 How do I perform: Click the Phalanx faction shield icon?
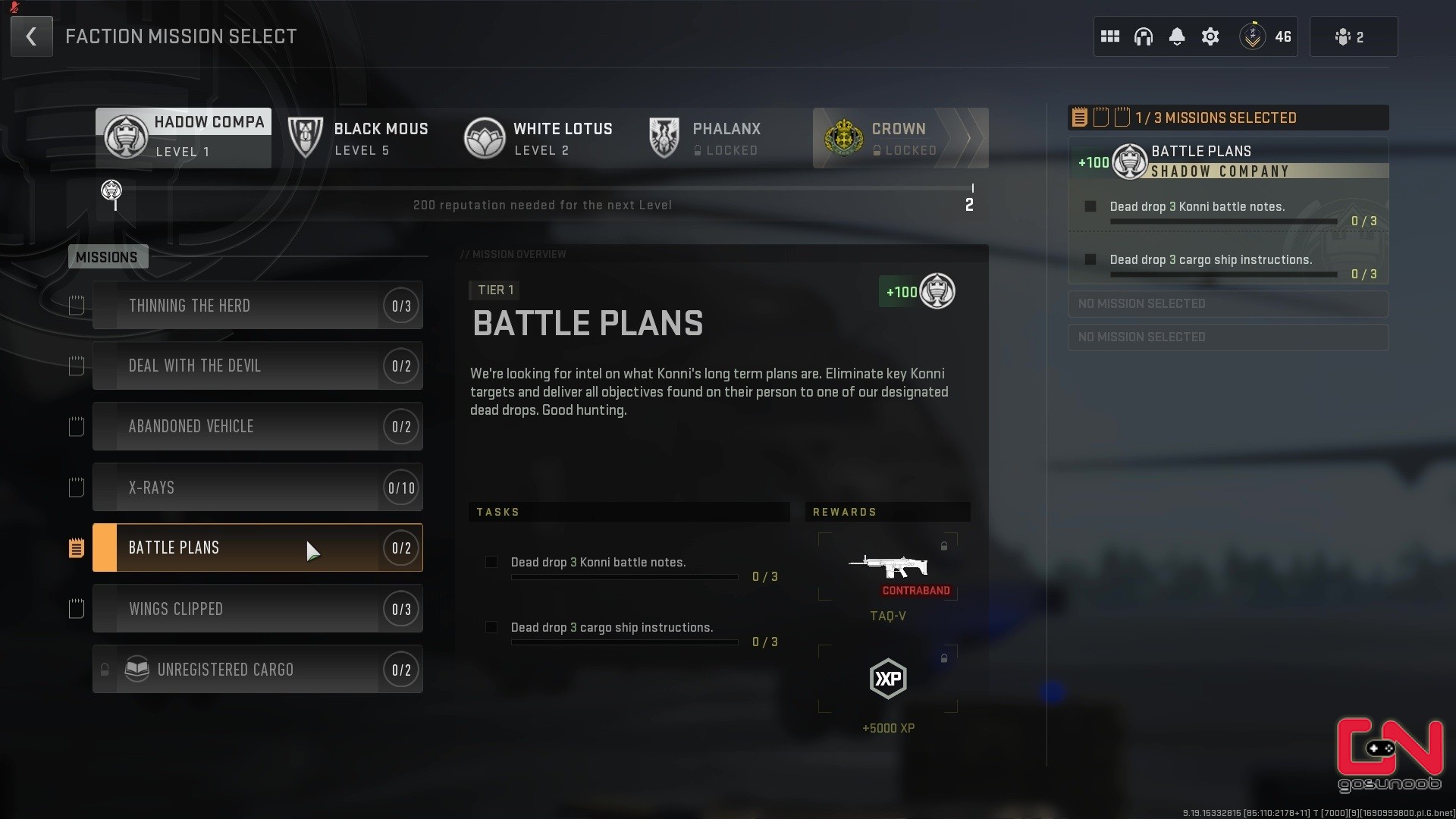click(664, 137)
